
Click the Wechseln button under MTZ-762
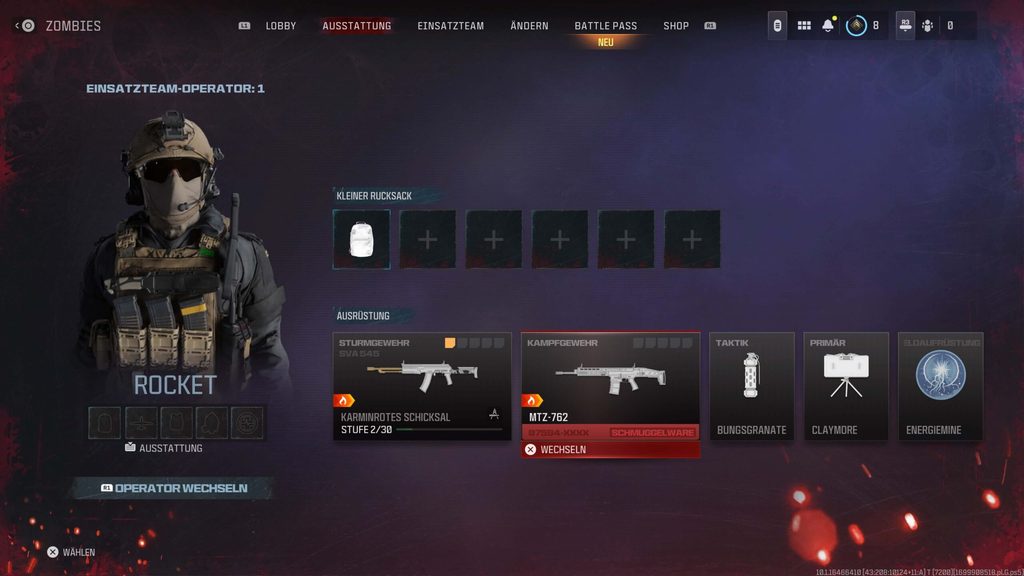[610, 450]
